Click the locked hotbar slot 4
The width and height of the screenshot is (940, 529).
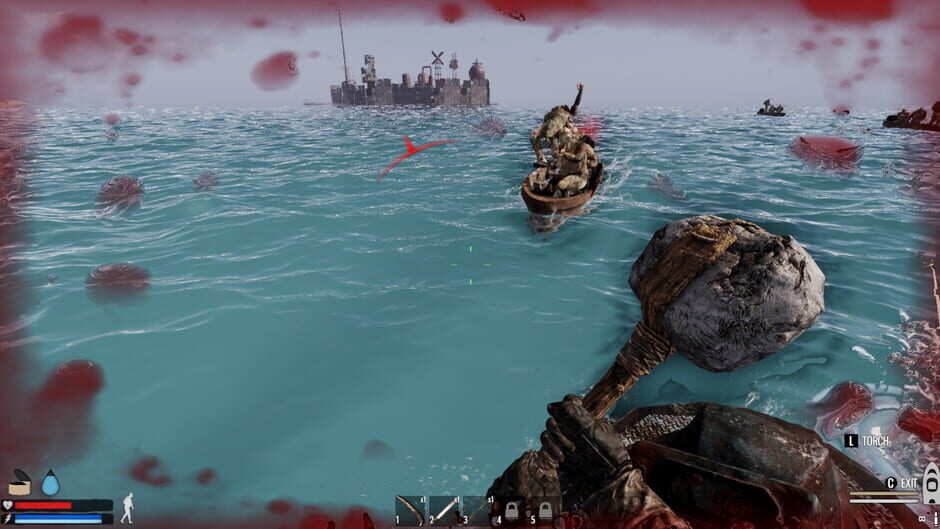pos(510,510)
